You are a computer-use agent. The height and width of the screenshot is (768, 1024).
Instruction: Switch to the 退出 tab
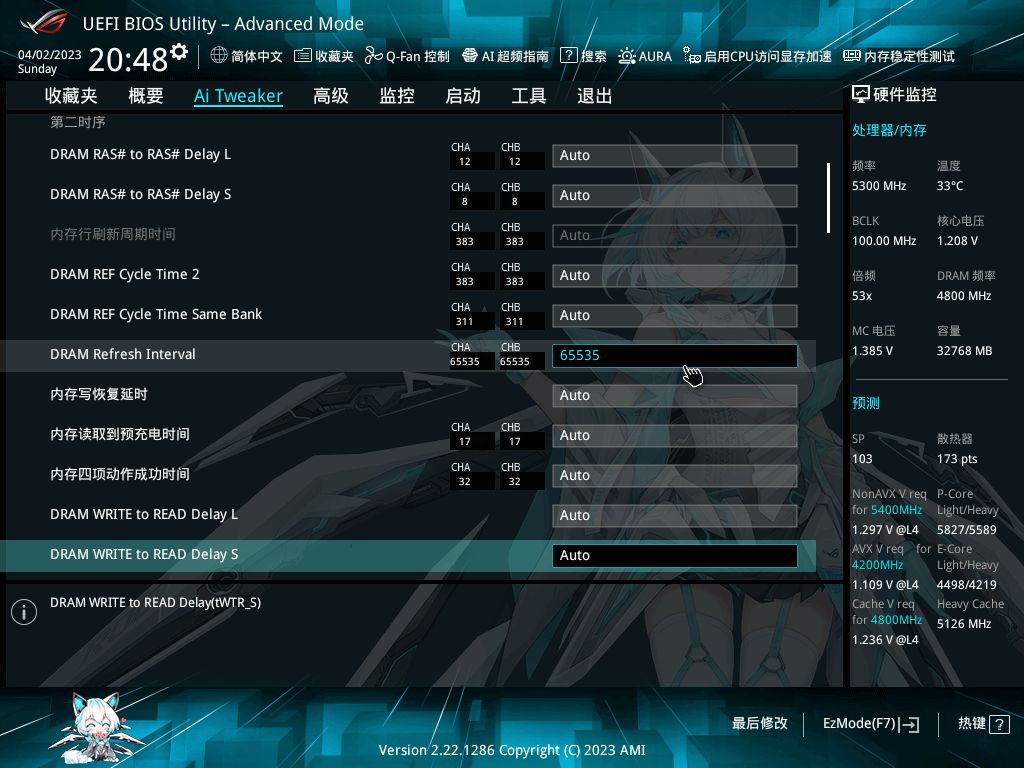595,96
